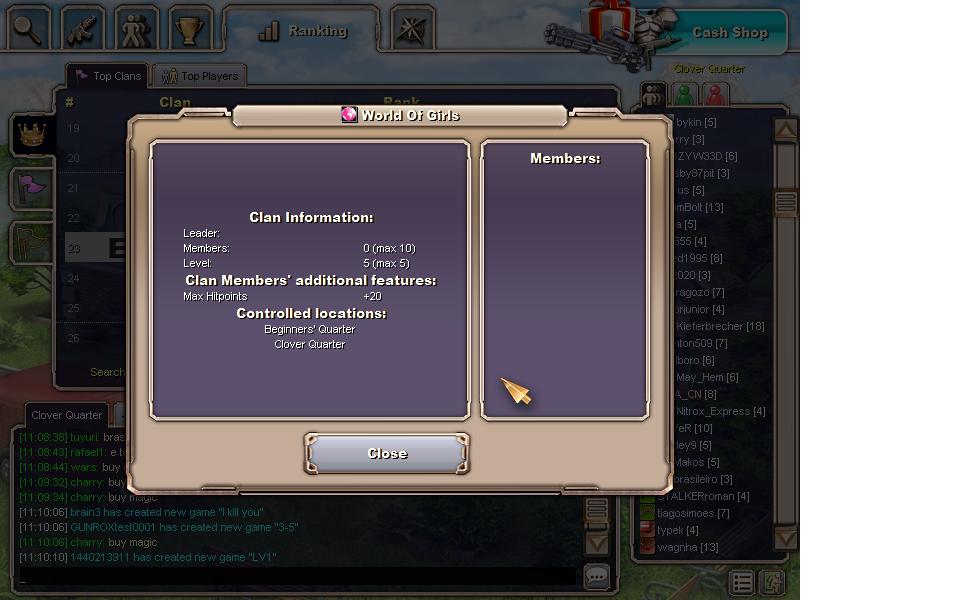Select the Clover Quarter chat tab
Screen dimensions: 962x600
coord(66,415)
